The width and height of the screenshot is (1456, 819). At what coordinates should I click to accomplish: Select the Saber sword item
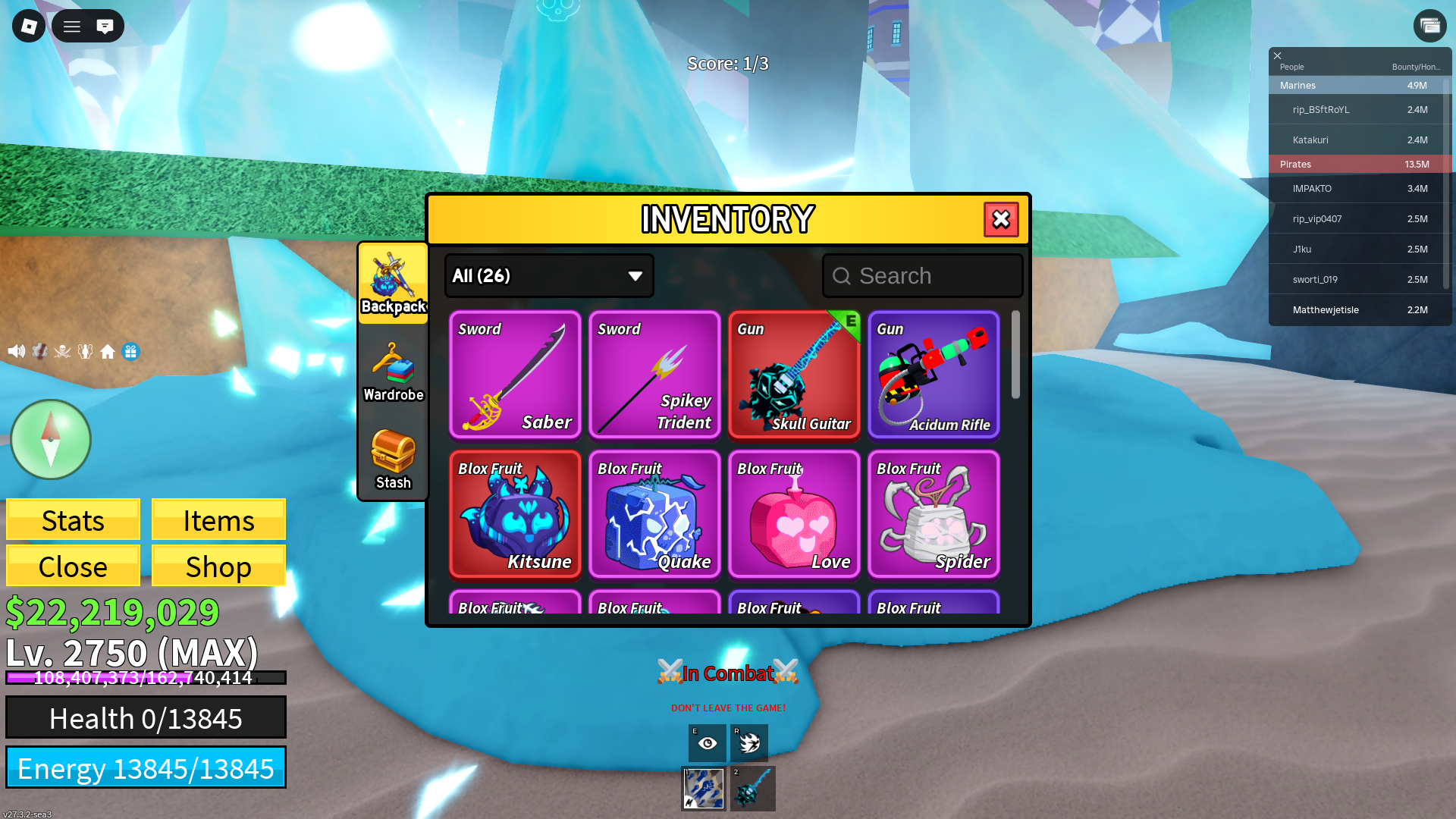pos(515,375)
